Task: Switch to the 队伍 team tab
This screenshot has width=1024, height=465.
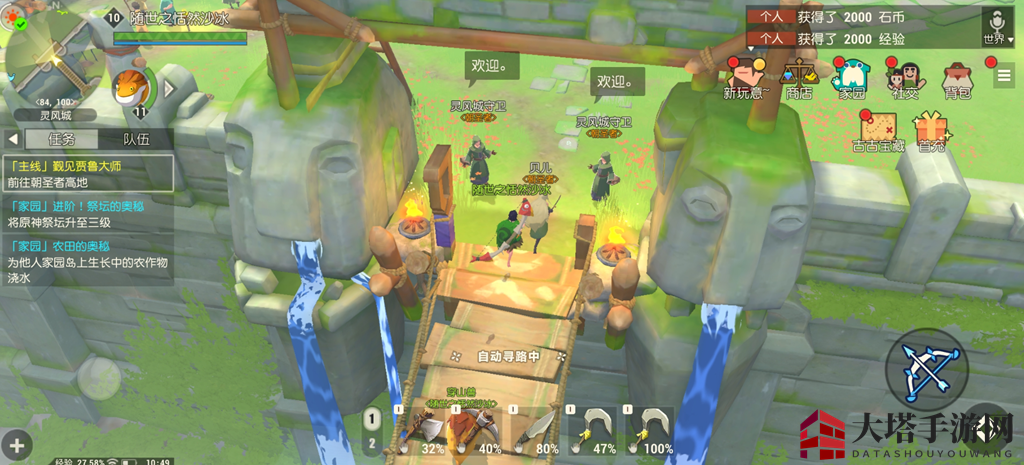Action: click(136, 139)
